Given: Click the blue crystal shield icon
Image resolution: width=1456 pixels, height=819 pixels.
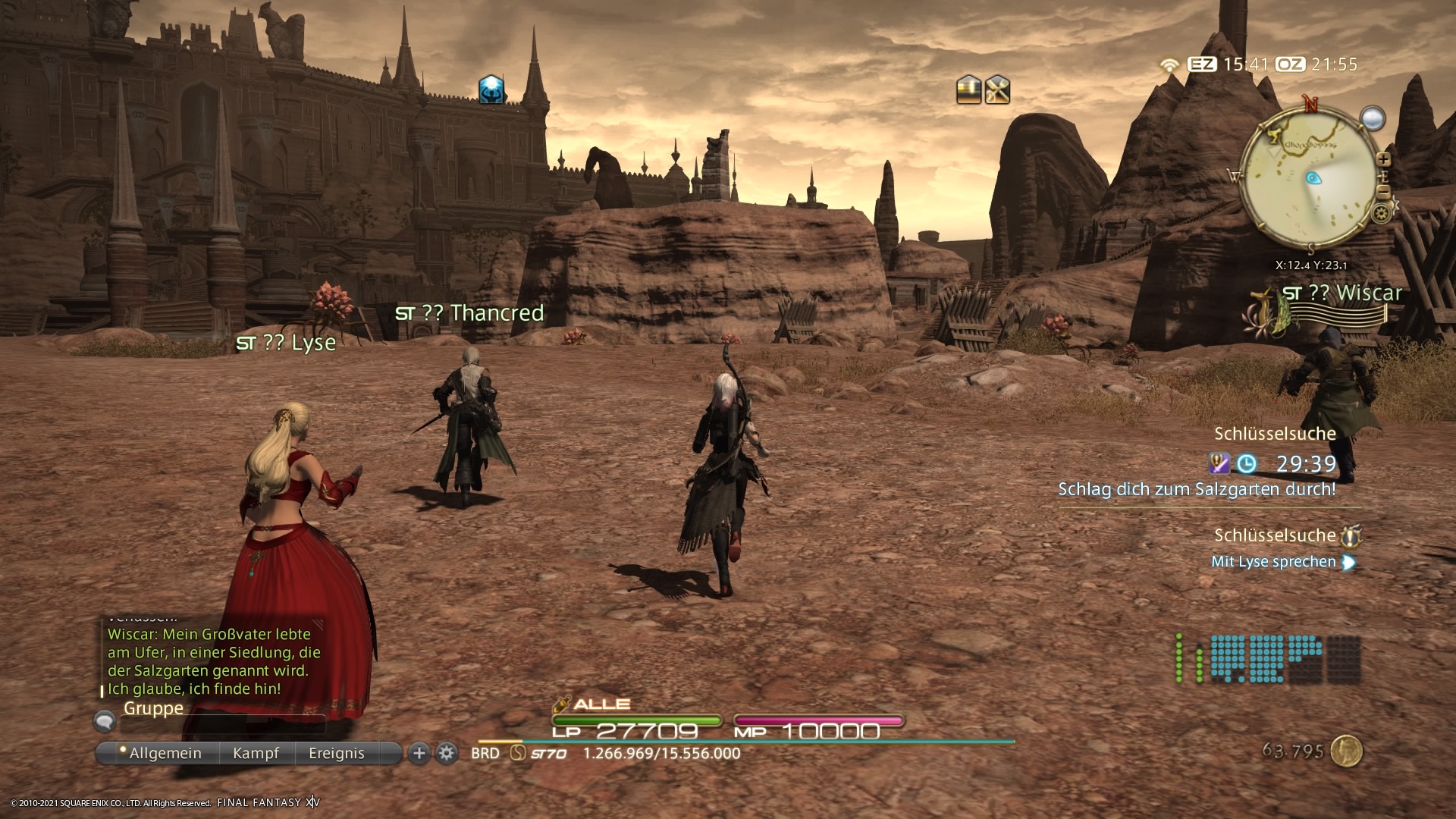Looking at the screenshot, I should (x=491, y=89).
